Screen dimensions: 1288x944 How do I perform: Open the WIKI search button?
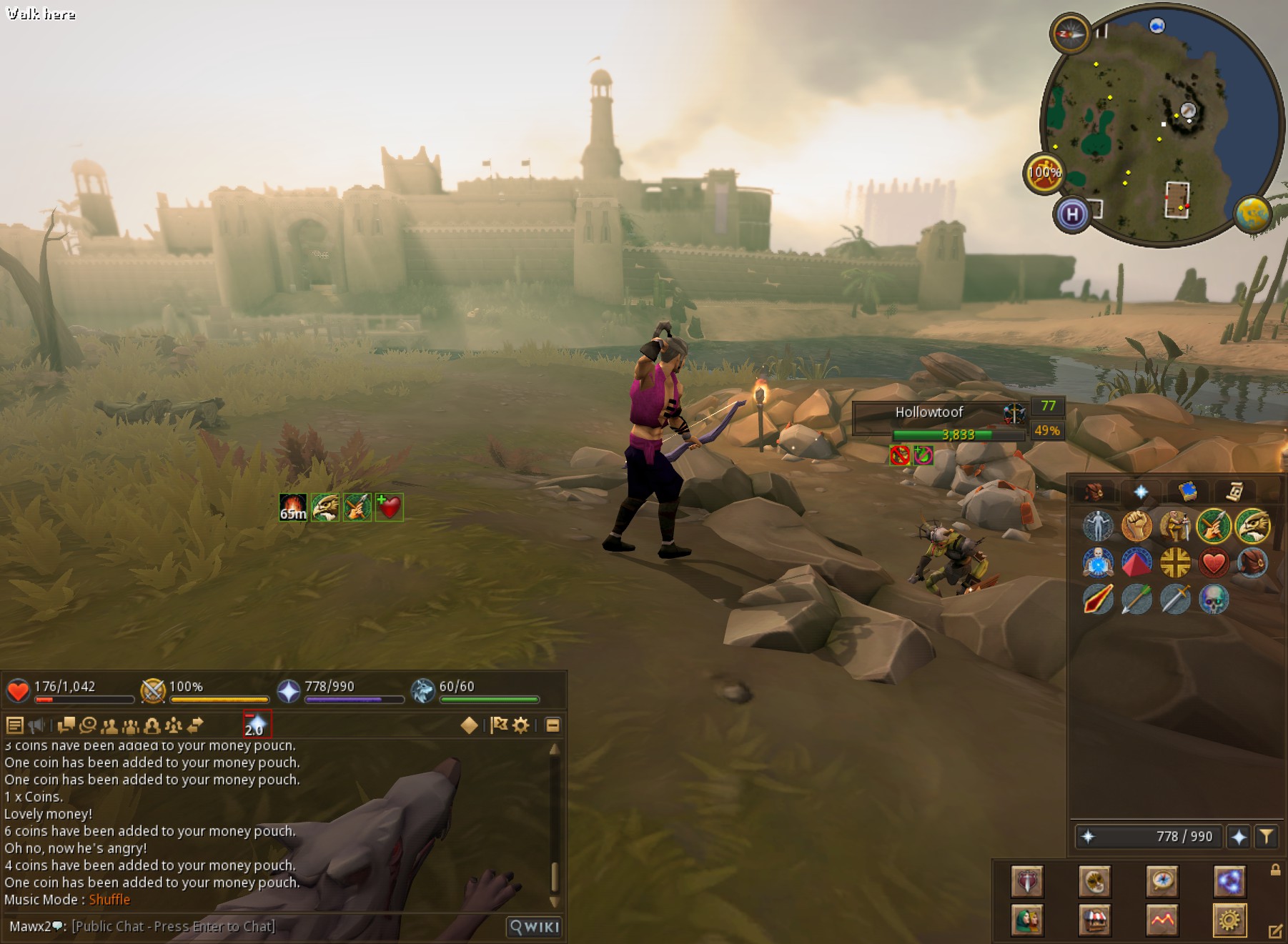pyautogui.click(x=534, y=927)
